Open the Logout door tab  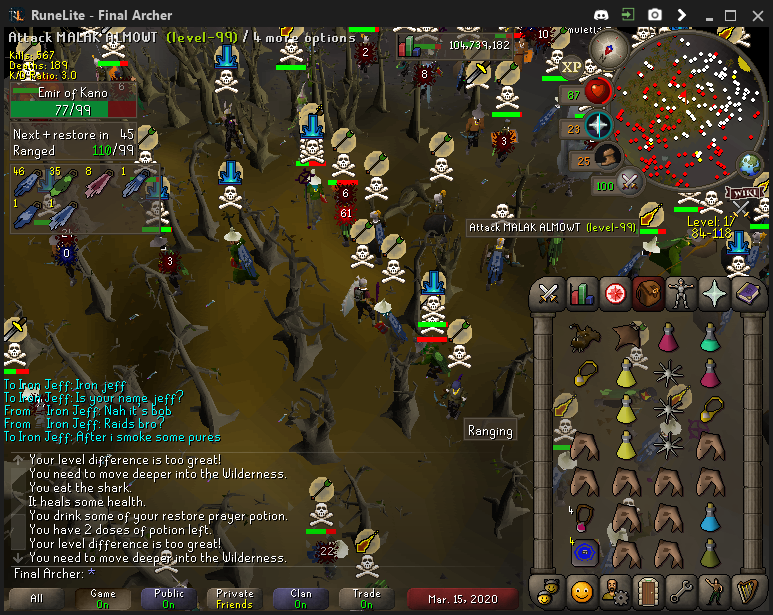click(648, 587)
